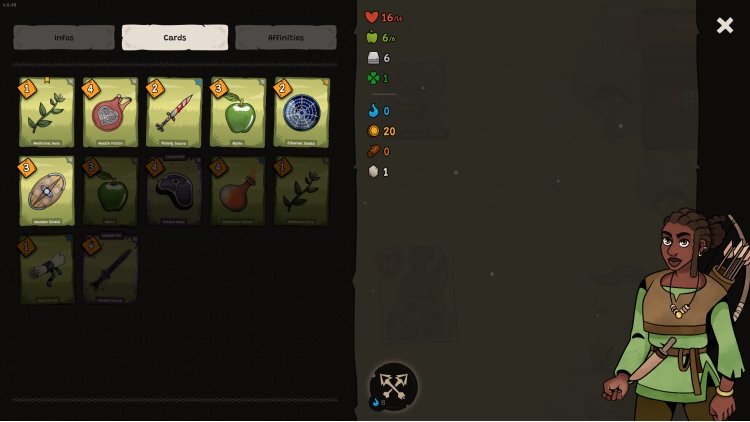Pick the Bloody Sword card

174,113
